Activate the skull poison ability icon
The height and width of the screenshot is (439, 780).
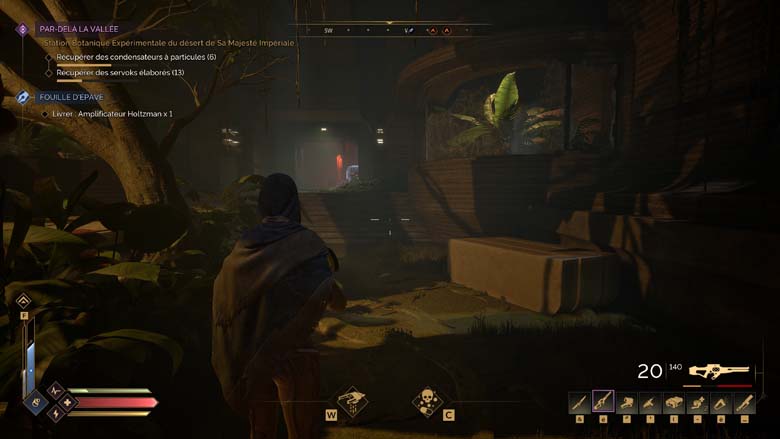[x=427, y=402]
